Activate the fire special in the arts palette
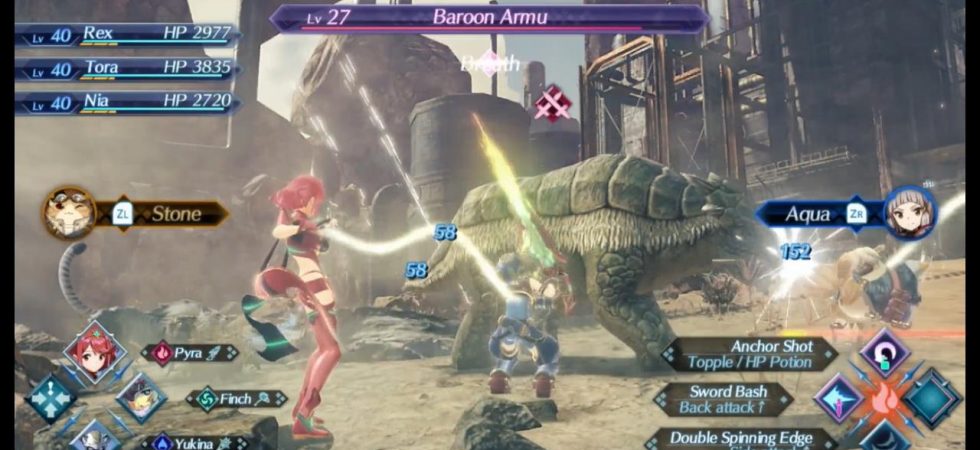The width and height of the screenshot is (980, 450). coord(885,397)
